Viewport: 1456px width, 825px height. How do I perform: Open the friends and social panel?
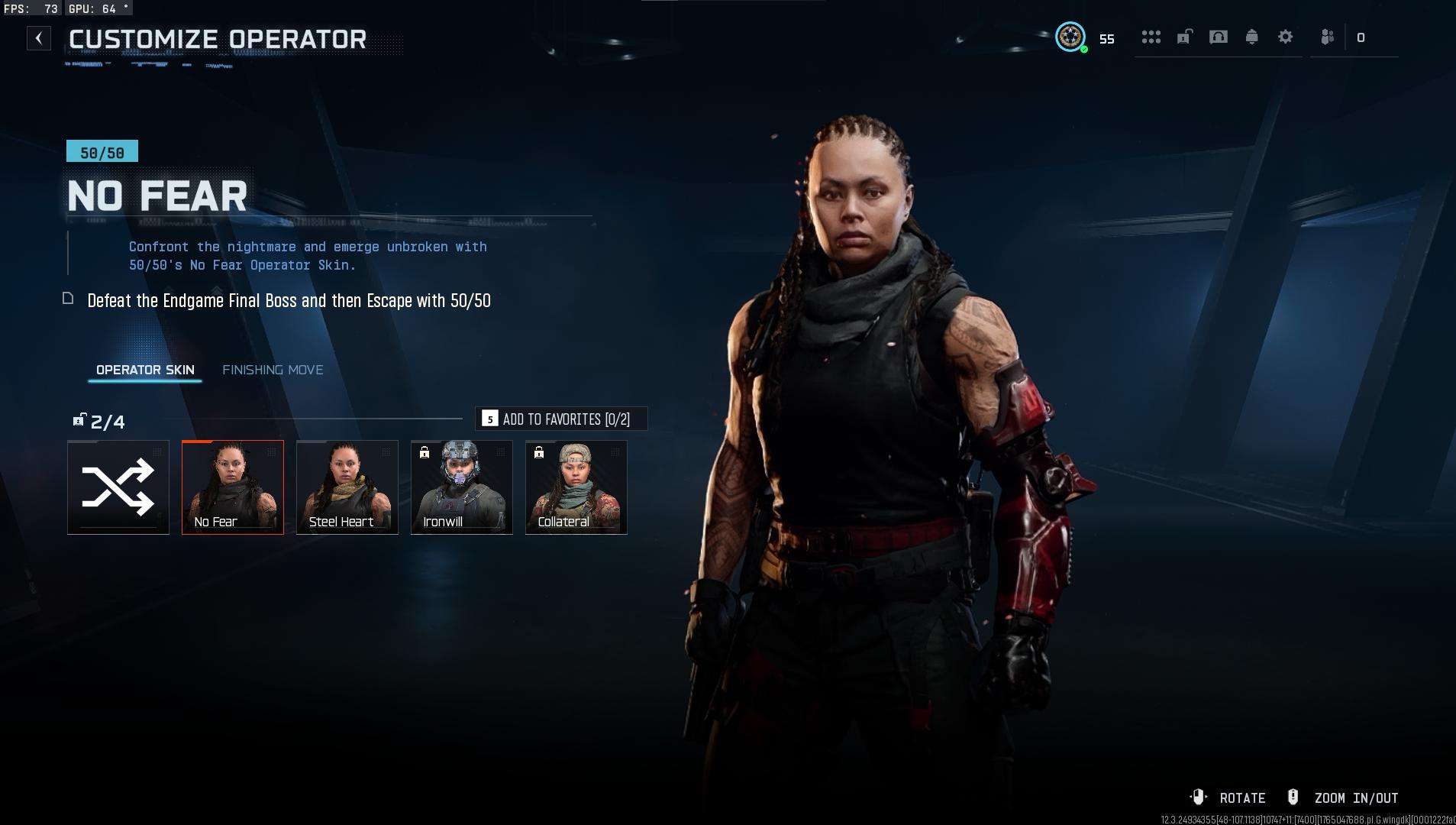[x=1328, y=37]
